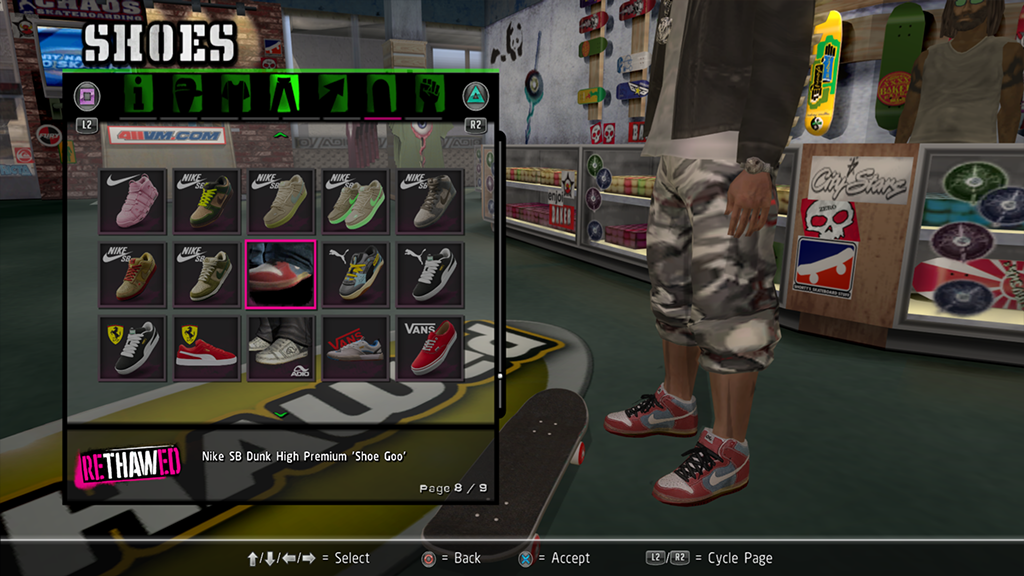The width and height of the screenshot is (1024, 576).
Task: Select the highlighted Shoe Goo Dunk High tile
Action: pos(284,273)
